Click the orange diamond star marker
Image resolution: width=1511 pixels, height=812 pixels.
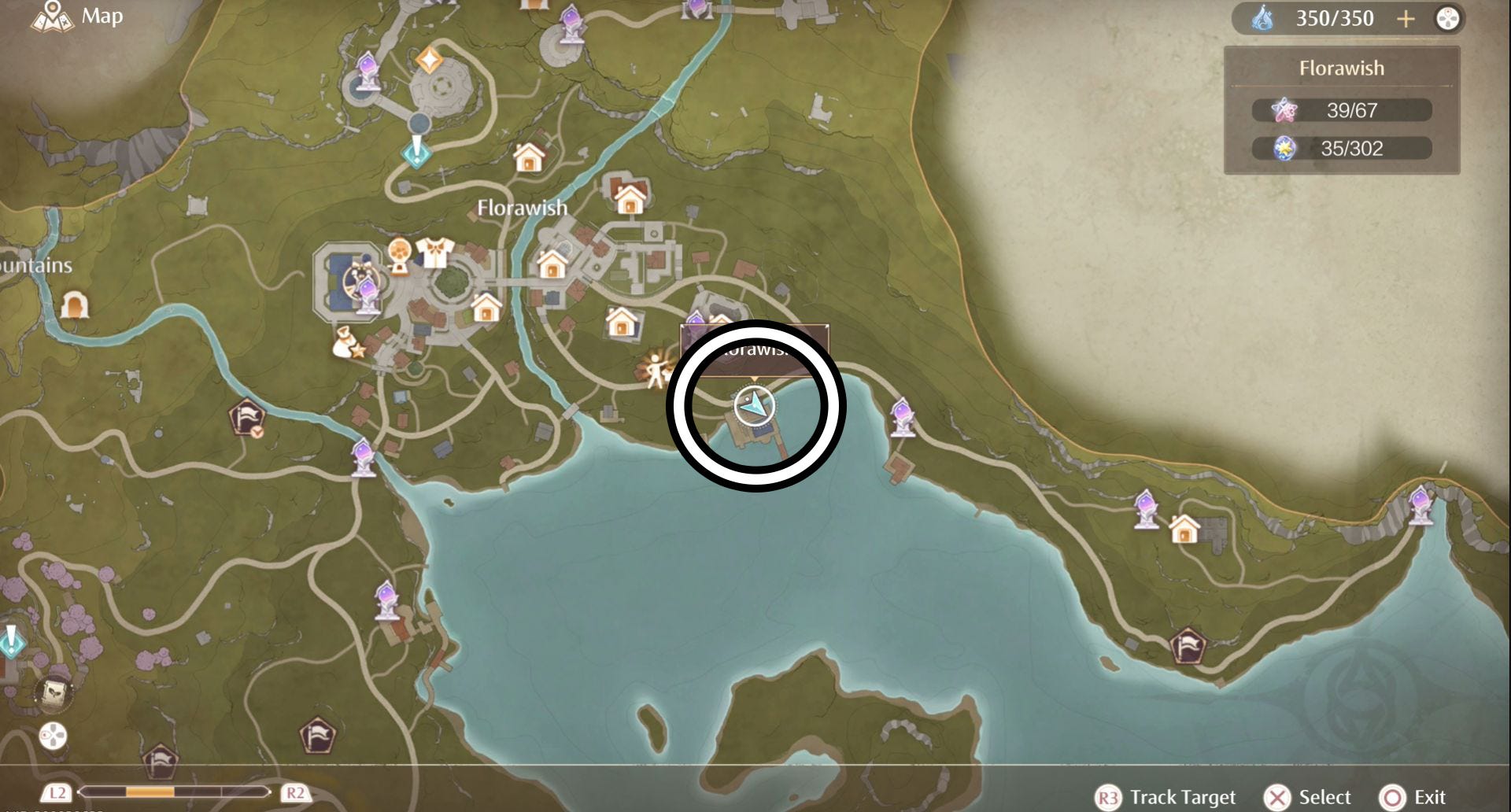click(429, 60)
